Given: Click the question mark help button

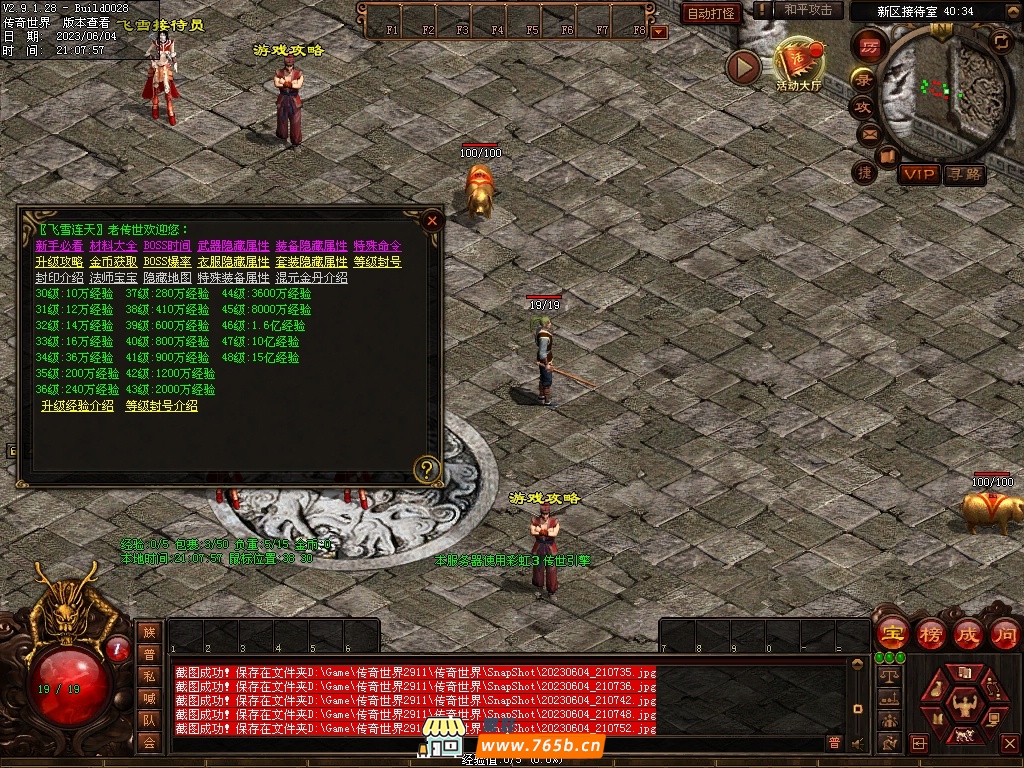Looking at the screenshot, I should (427, 469).
